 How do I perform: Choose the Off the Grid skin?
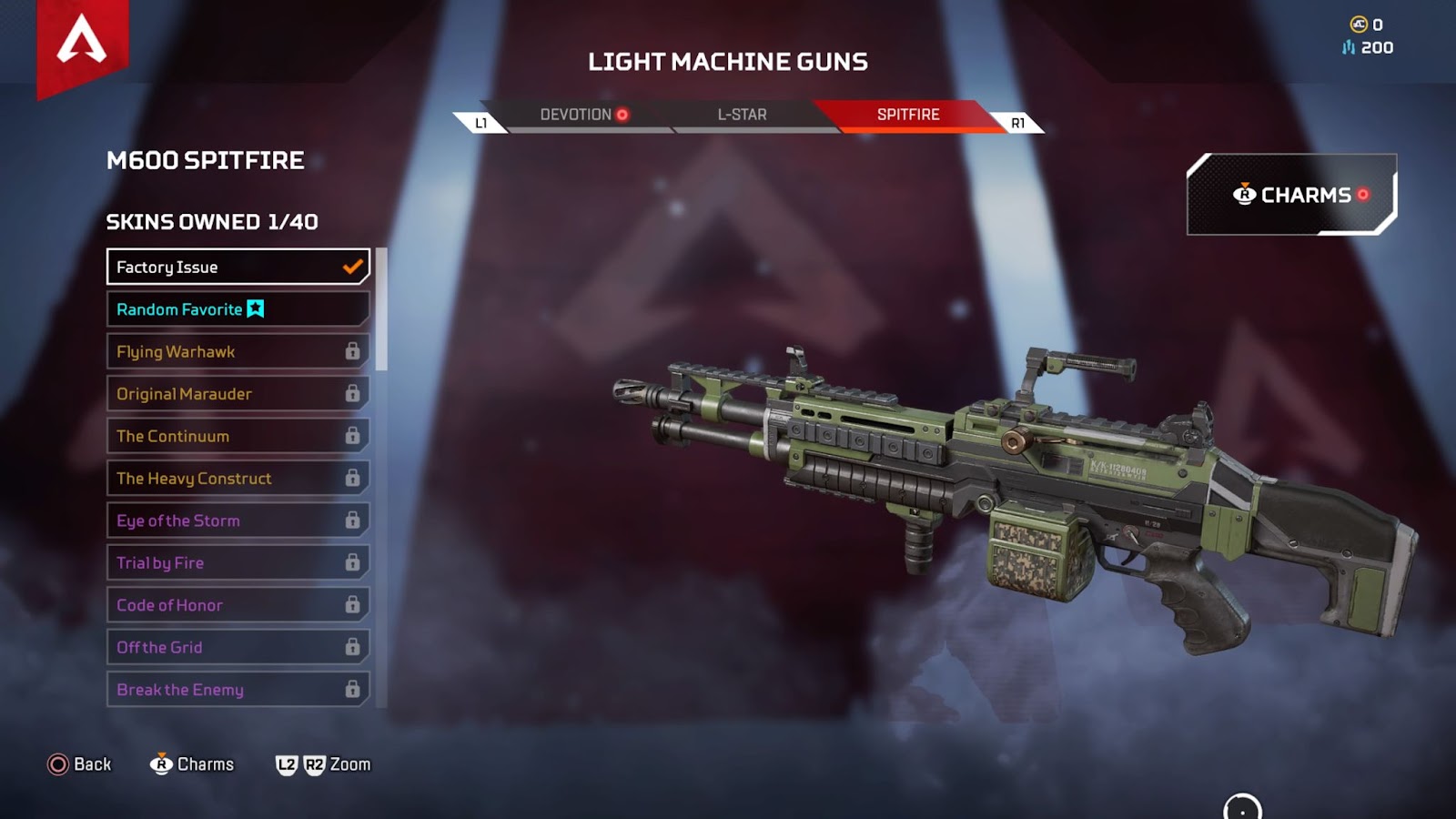(238, 648)
